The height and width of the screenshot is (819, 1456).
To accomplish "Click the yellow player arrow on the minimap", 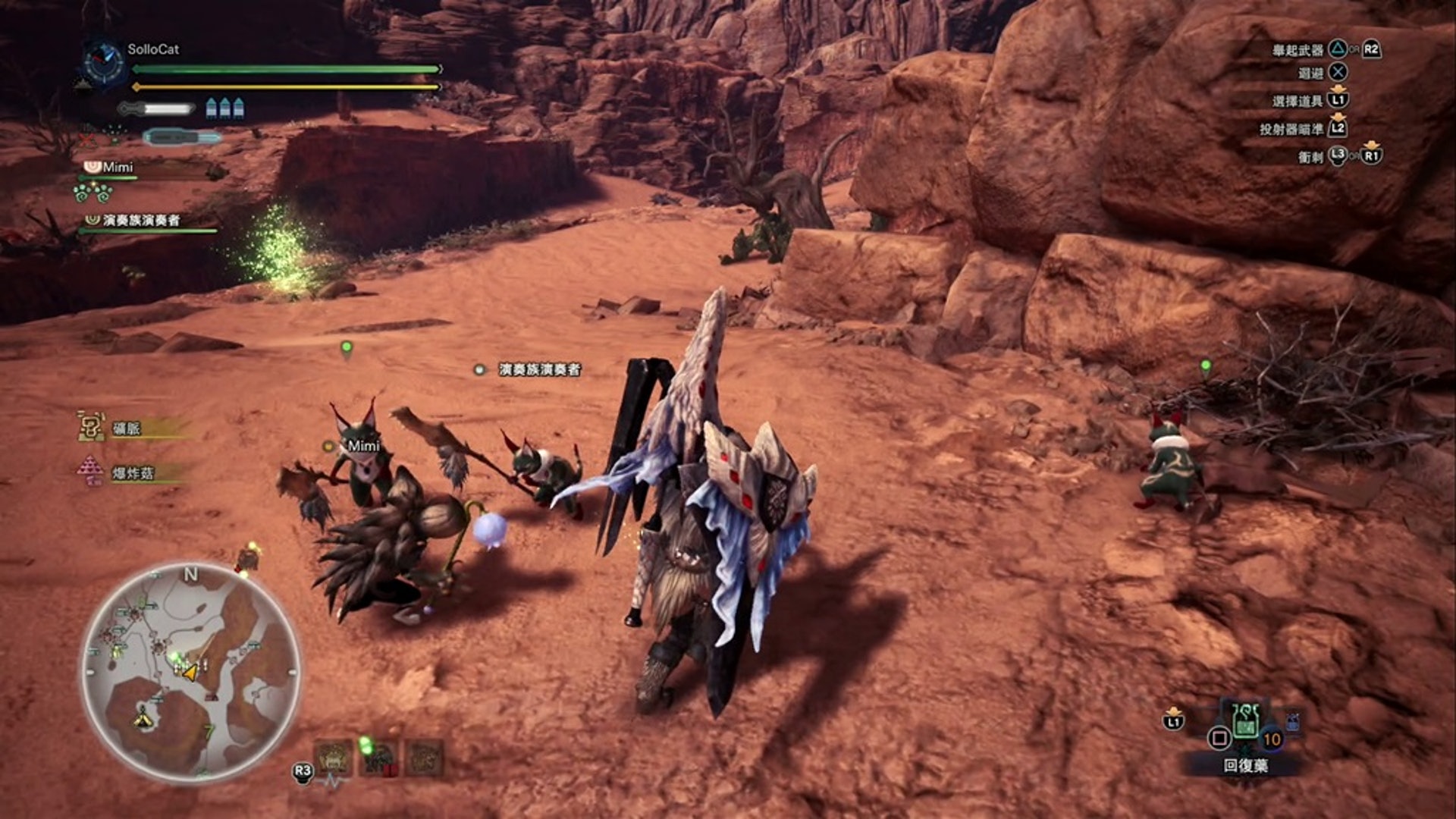I will [190, 672].
